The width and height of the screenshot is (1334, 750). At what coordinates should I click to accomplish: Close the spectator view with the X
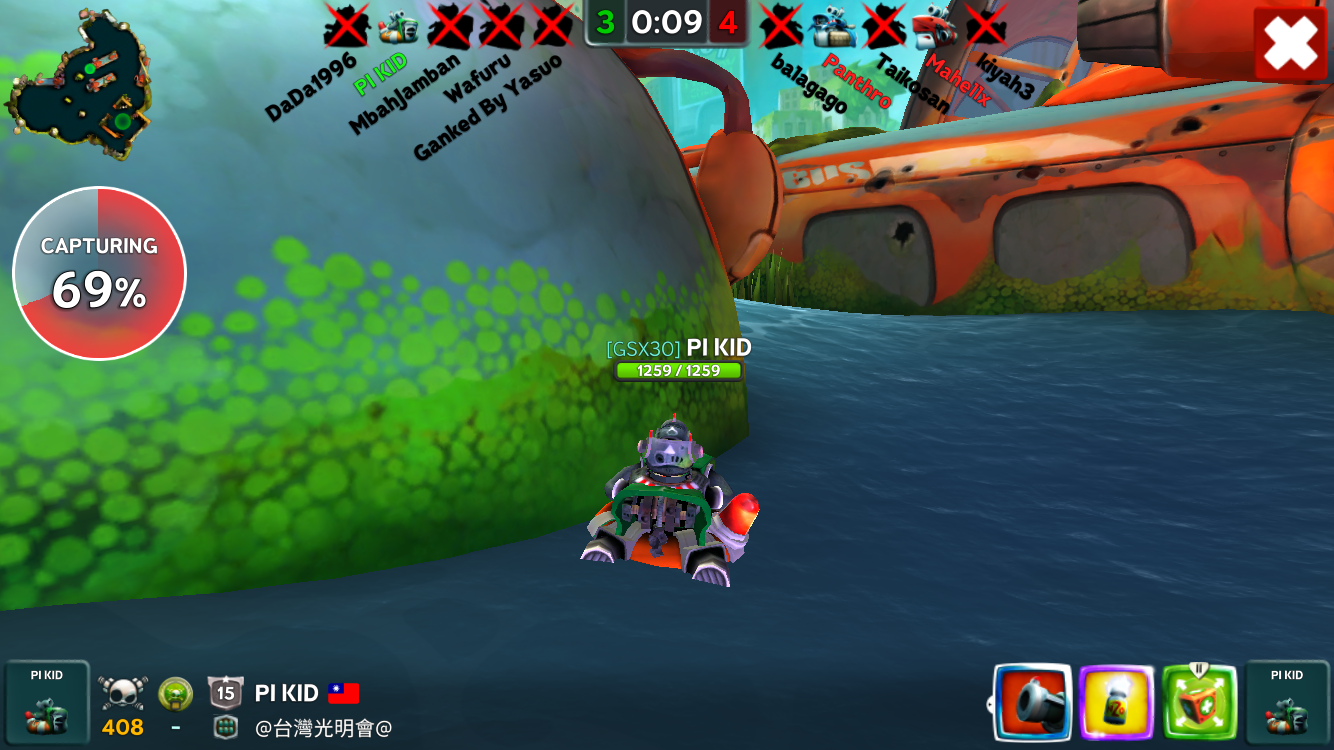pos(1290,44)
